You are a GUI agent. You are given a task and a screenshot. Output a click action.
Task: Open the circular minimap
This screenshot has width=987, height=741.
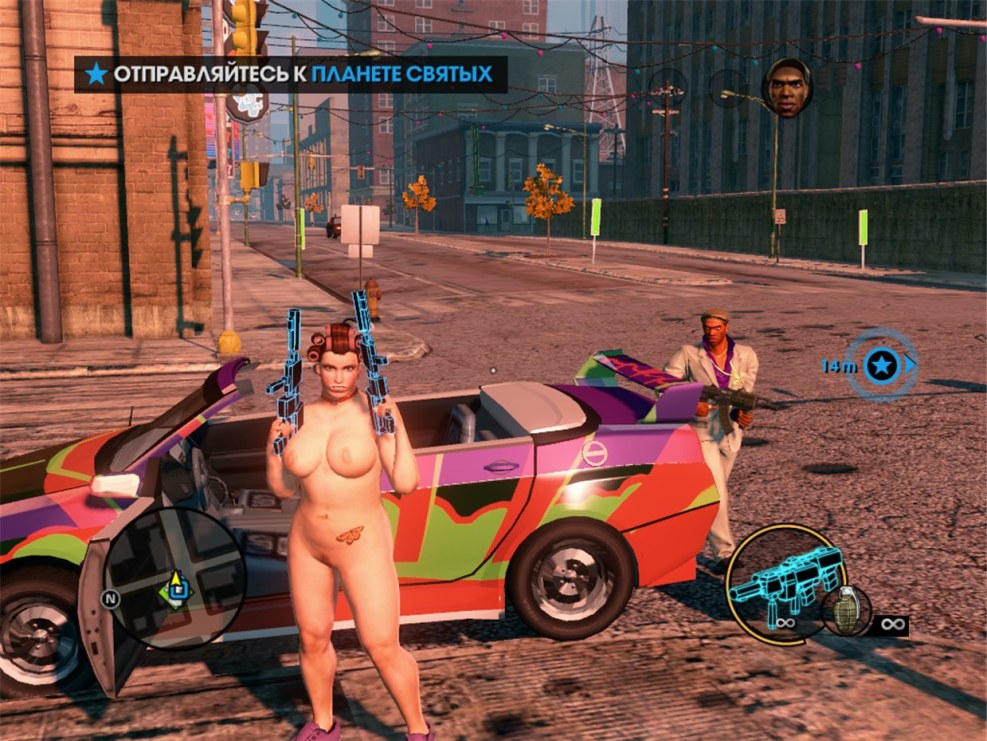point(176,577)
